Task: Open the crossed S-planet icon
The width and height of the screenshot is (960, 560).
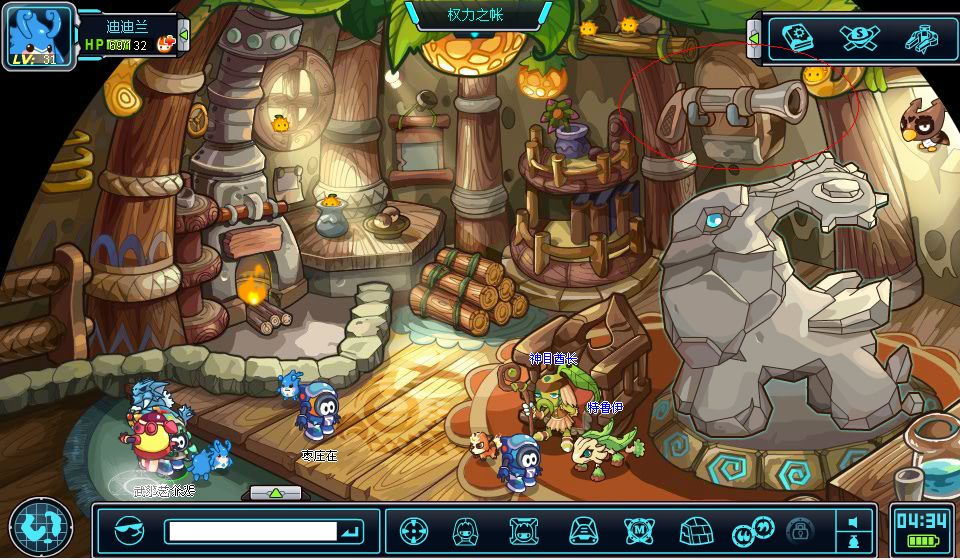Action: pyautogui.click(x=859, y=38)
